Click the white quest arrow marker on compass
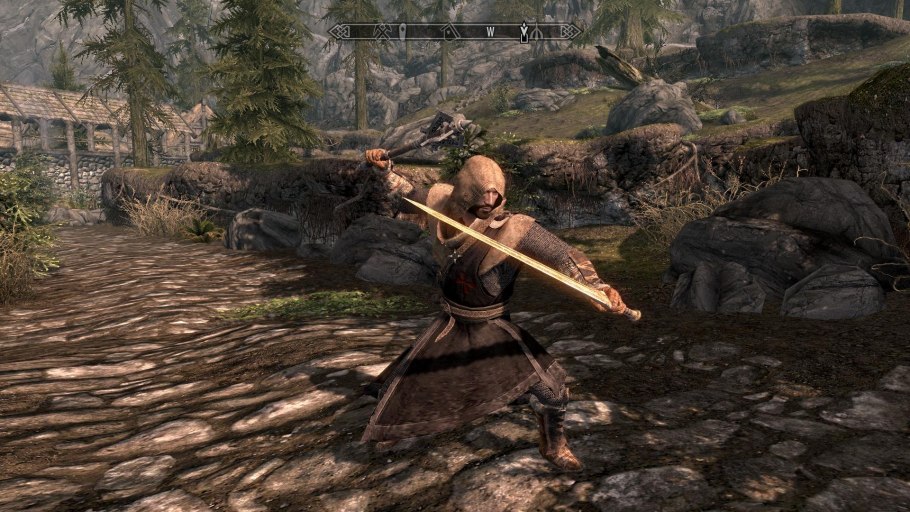This screenshot has height=512, width=910. click(523, 32)
